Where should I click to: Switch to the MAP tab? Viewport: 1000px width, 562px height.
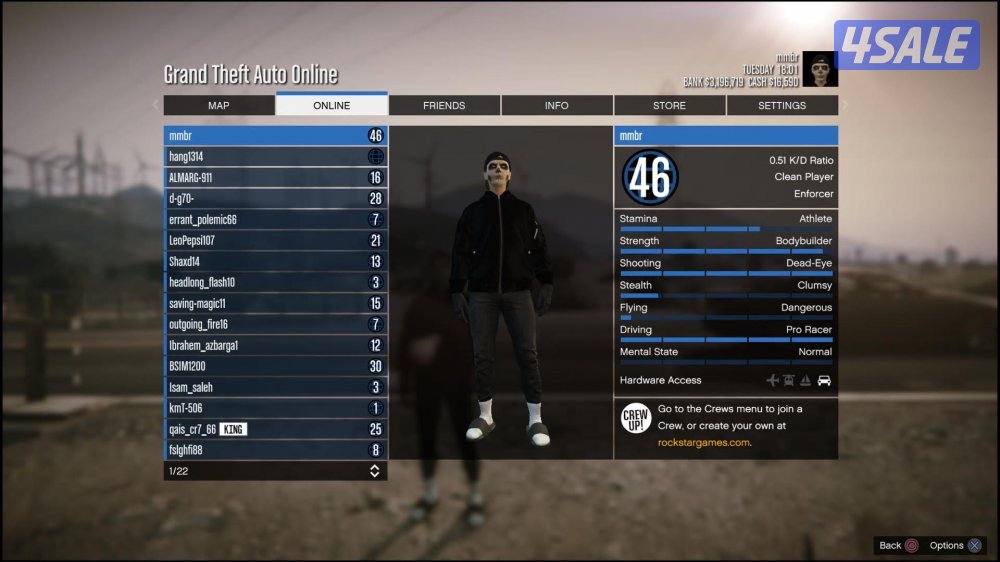(219, 105)
